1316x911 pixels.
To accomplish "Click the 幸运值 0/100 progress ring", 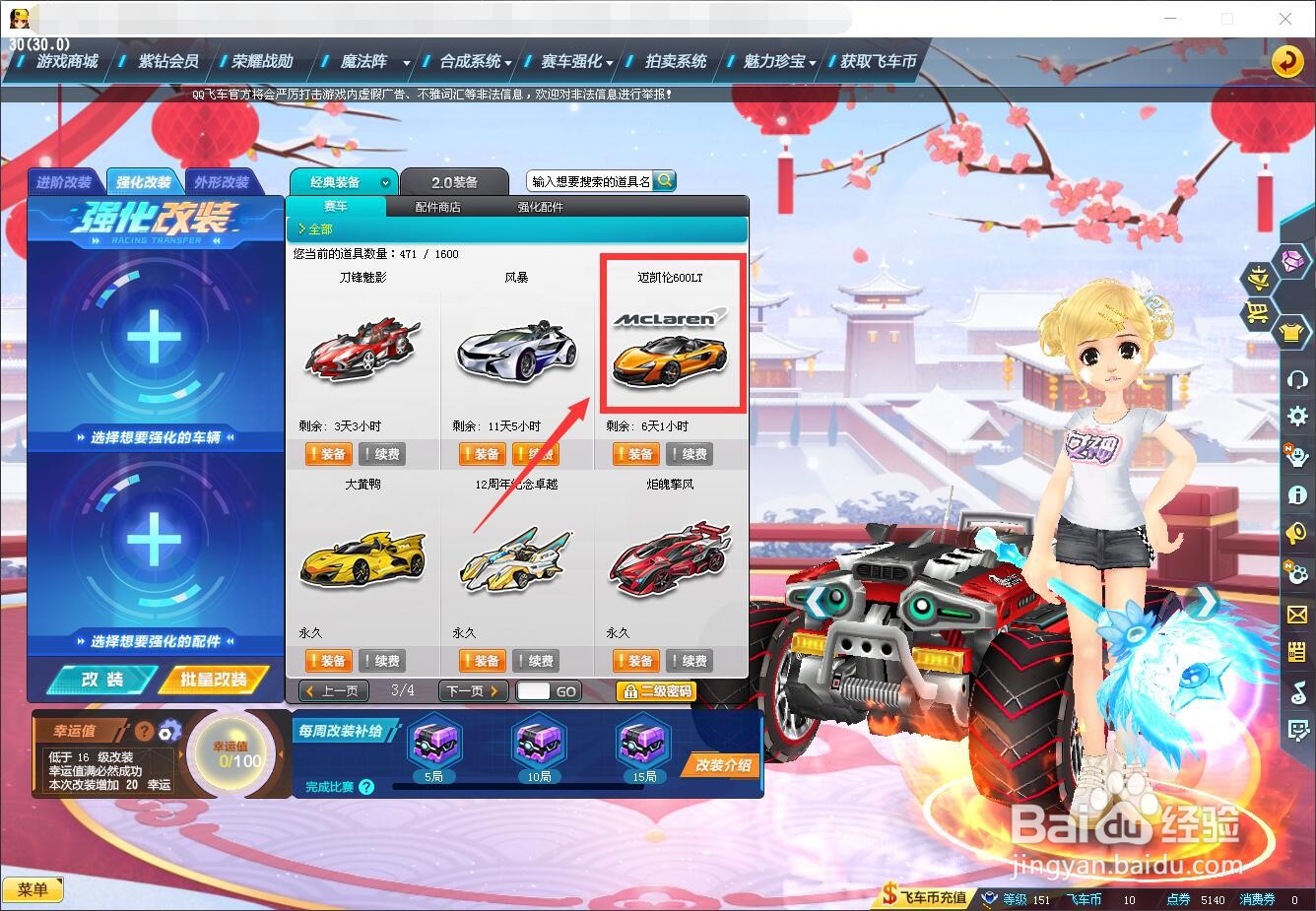I will (x=232, y=758).
